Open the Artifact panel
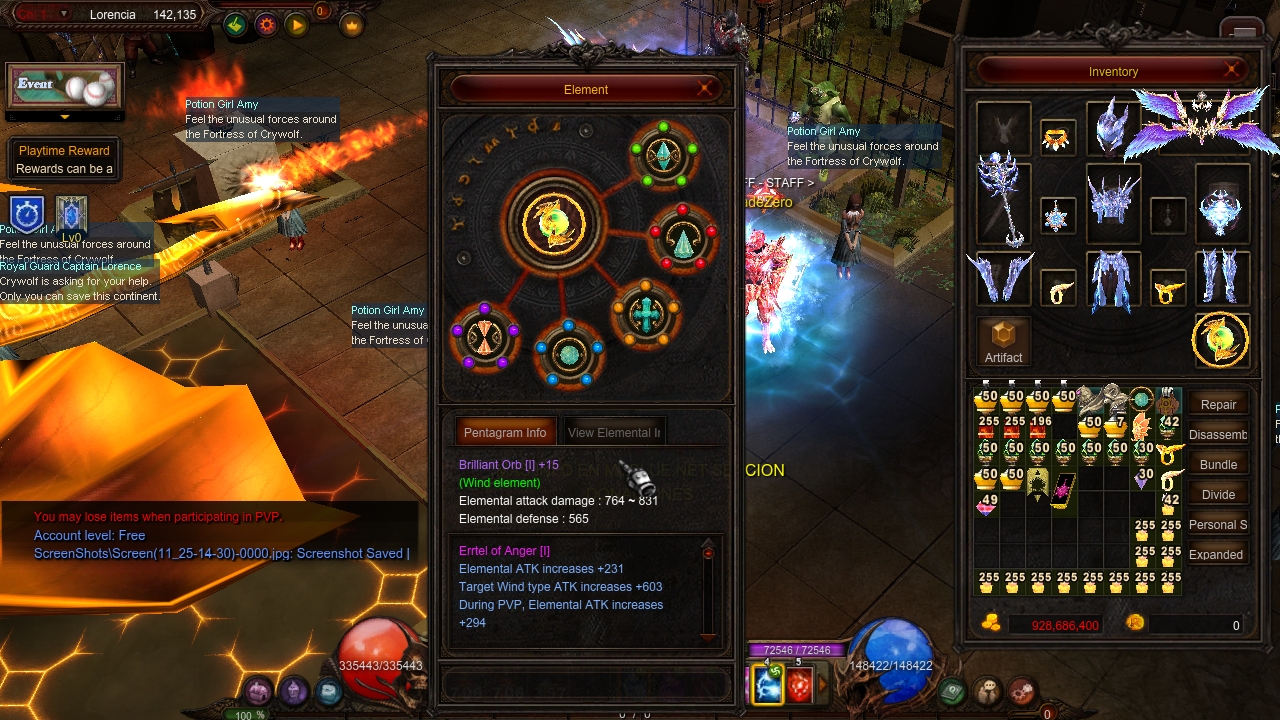The width and height of the screenshot is (1280, 720). pos(1003,342)
